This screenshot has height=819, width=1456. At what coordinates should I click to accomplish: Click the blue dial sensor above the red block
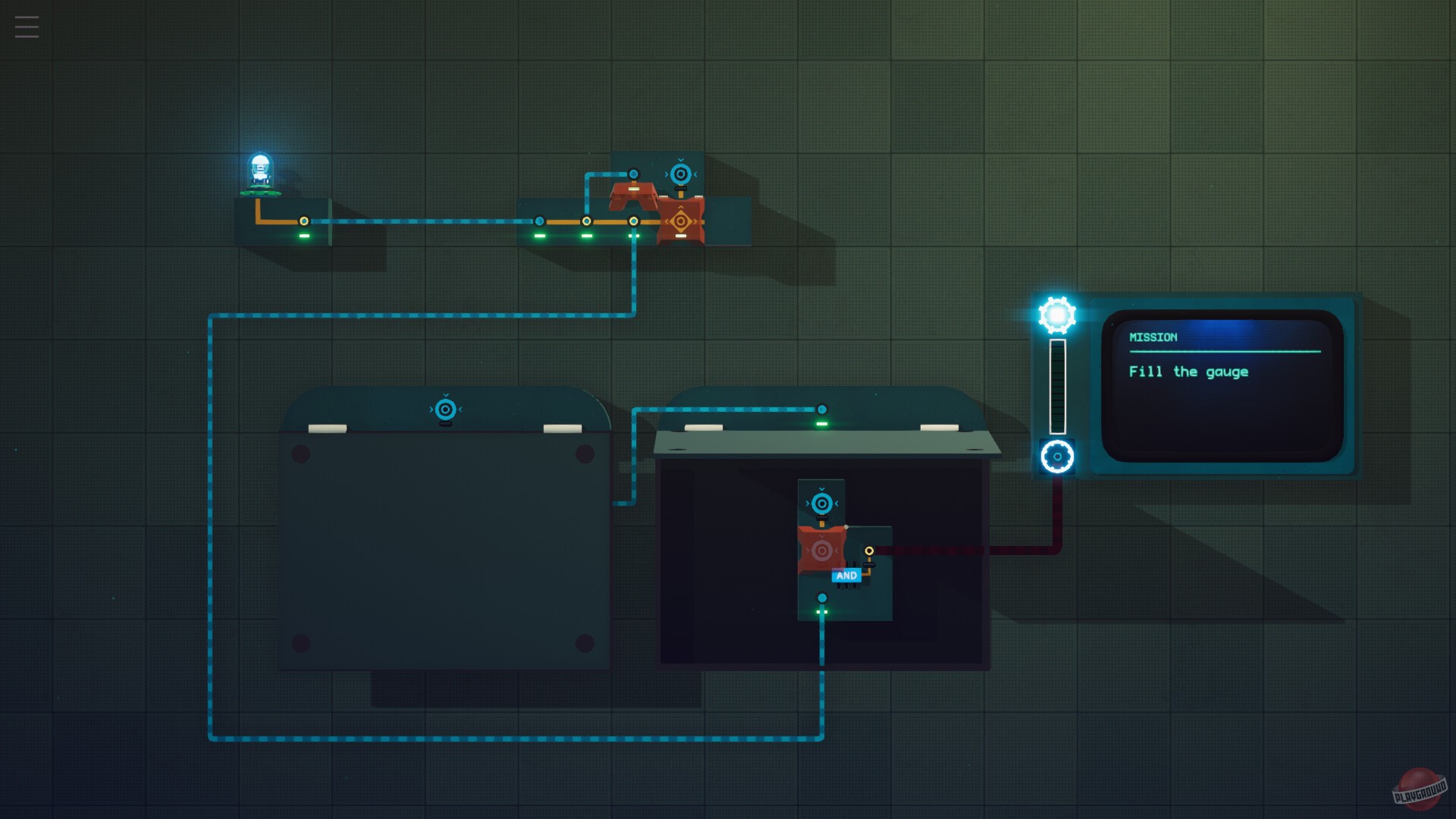click(x=680, y=174)
